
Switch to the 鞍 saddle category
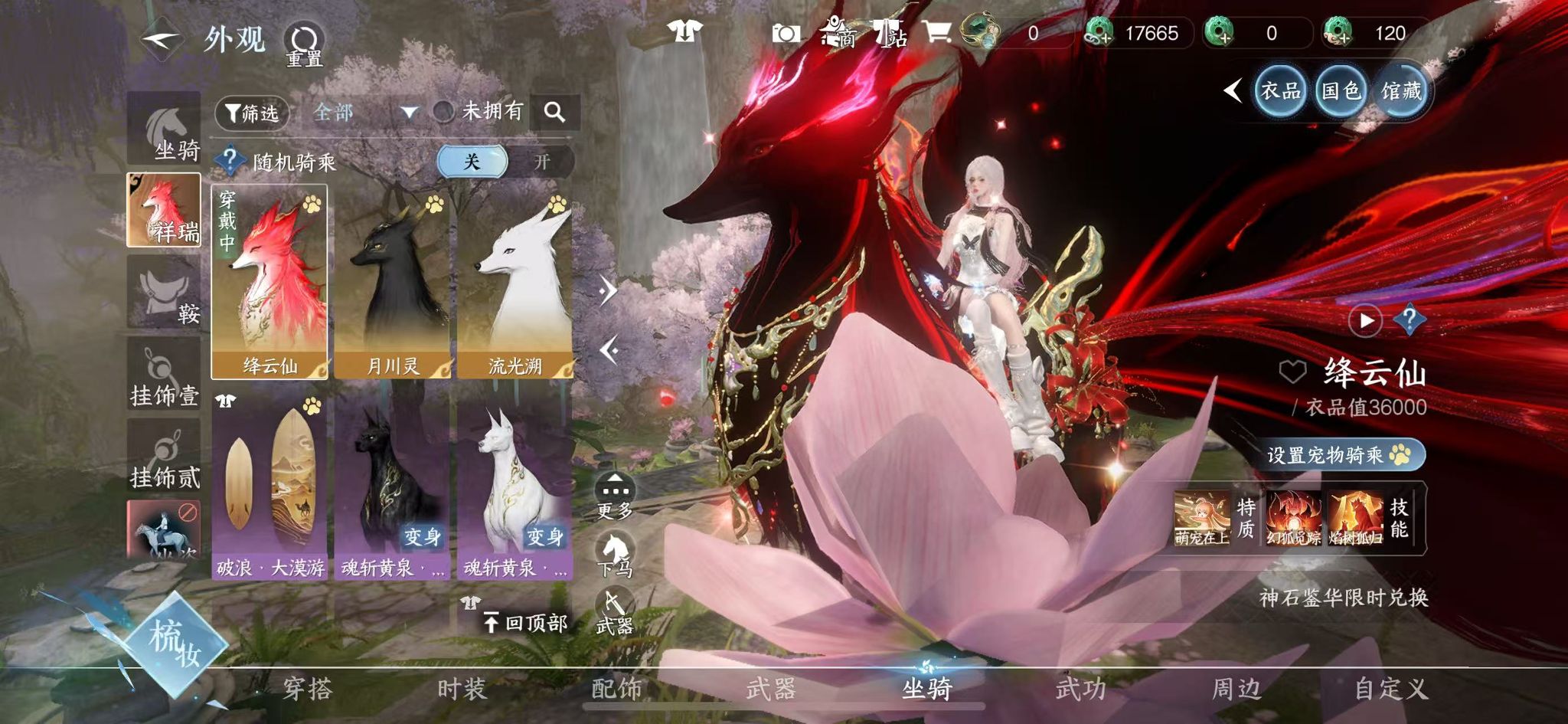[165, 293]
